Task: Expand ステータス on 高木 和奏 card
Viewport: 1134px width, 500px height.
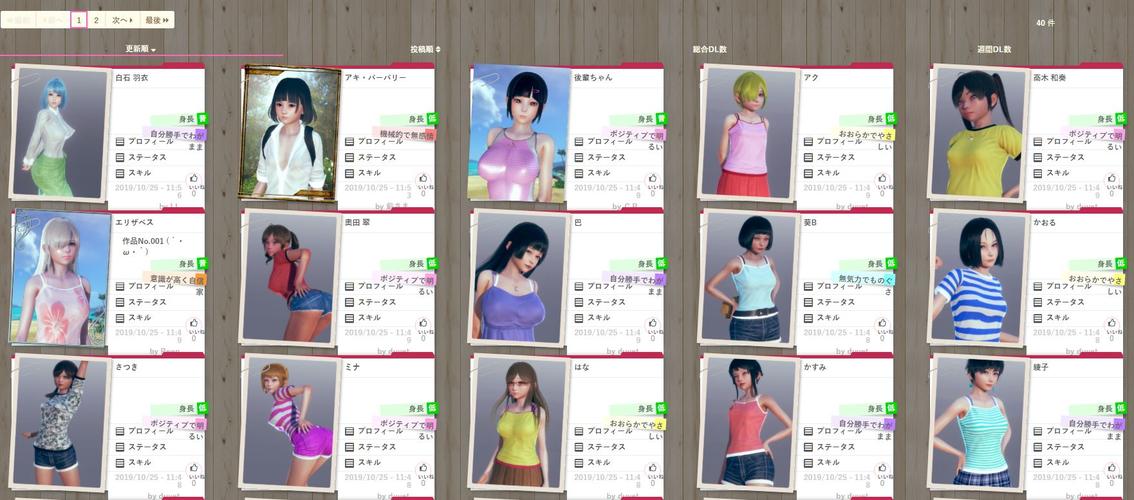Action: (x=1068, y=157)
